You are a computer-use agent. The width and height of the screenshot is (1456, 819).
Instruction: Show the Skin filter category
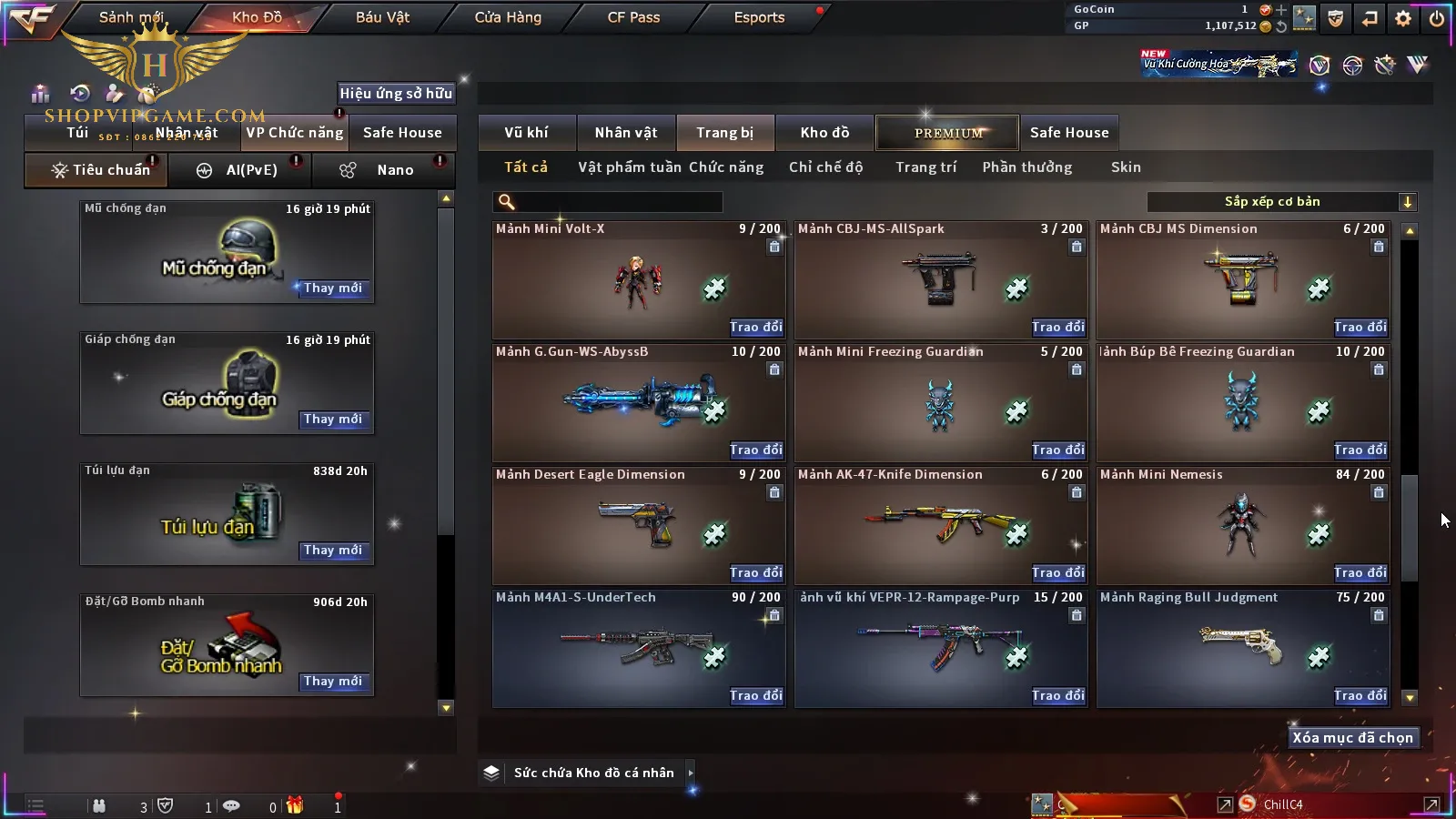pos(1126,167)
